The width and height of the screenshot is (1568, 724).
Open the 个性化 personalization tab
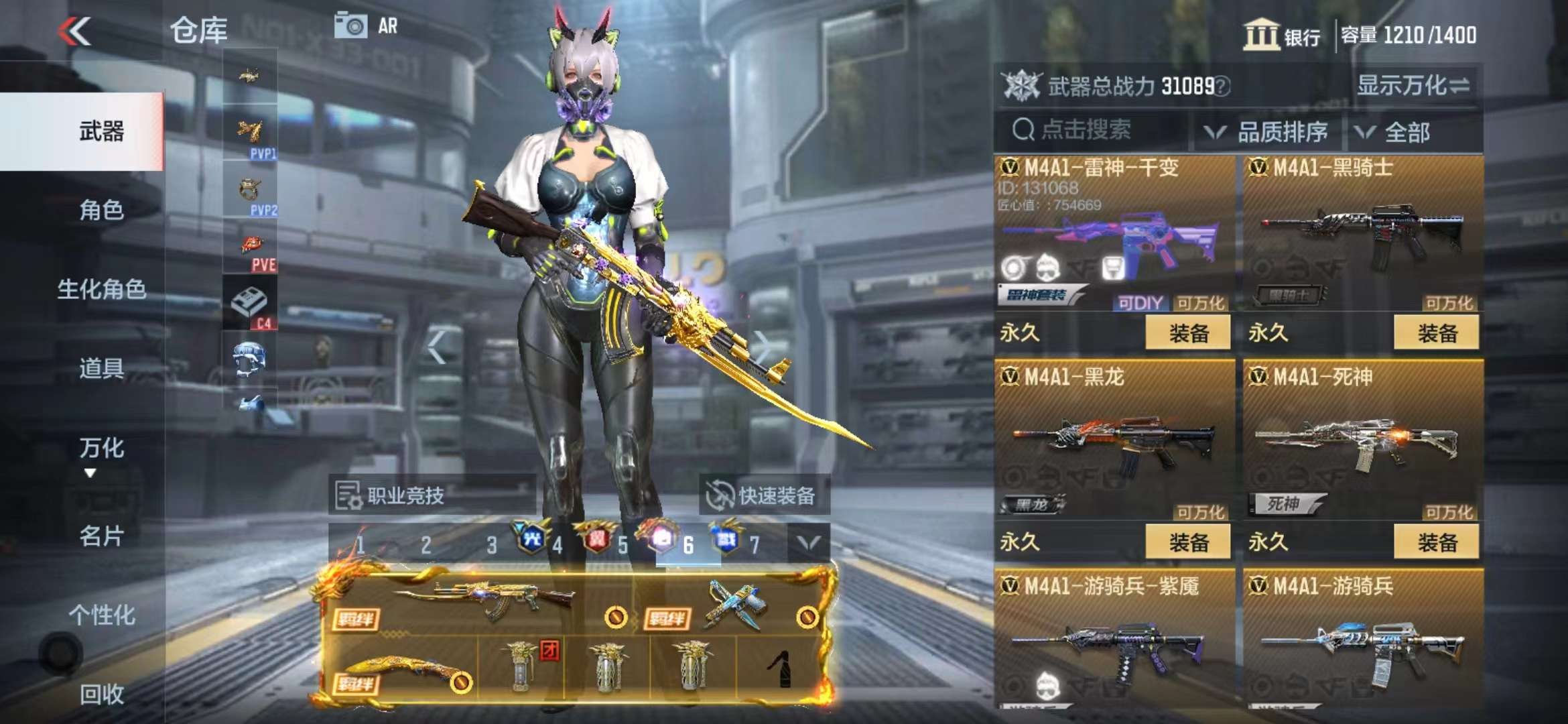tap(101, 615)
